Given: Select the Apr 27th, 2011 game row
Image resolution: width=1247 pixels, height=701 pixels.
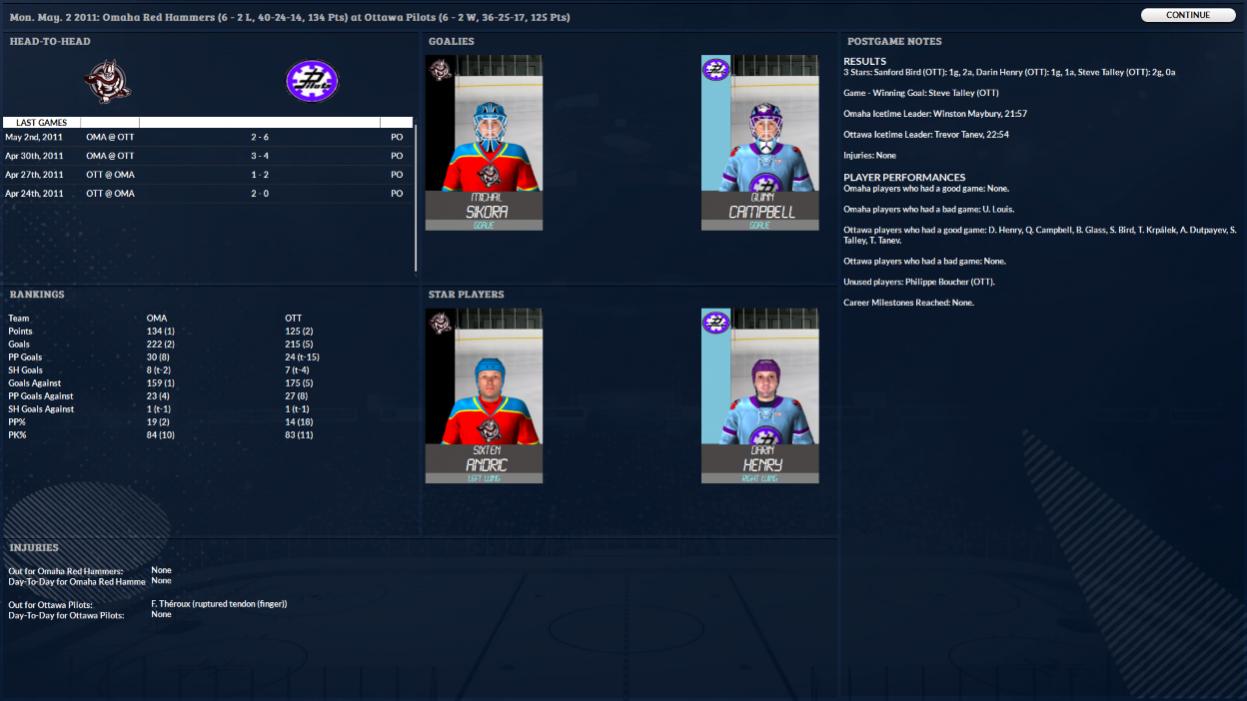Looking at the screenshot, I should coord(208,175).
